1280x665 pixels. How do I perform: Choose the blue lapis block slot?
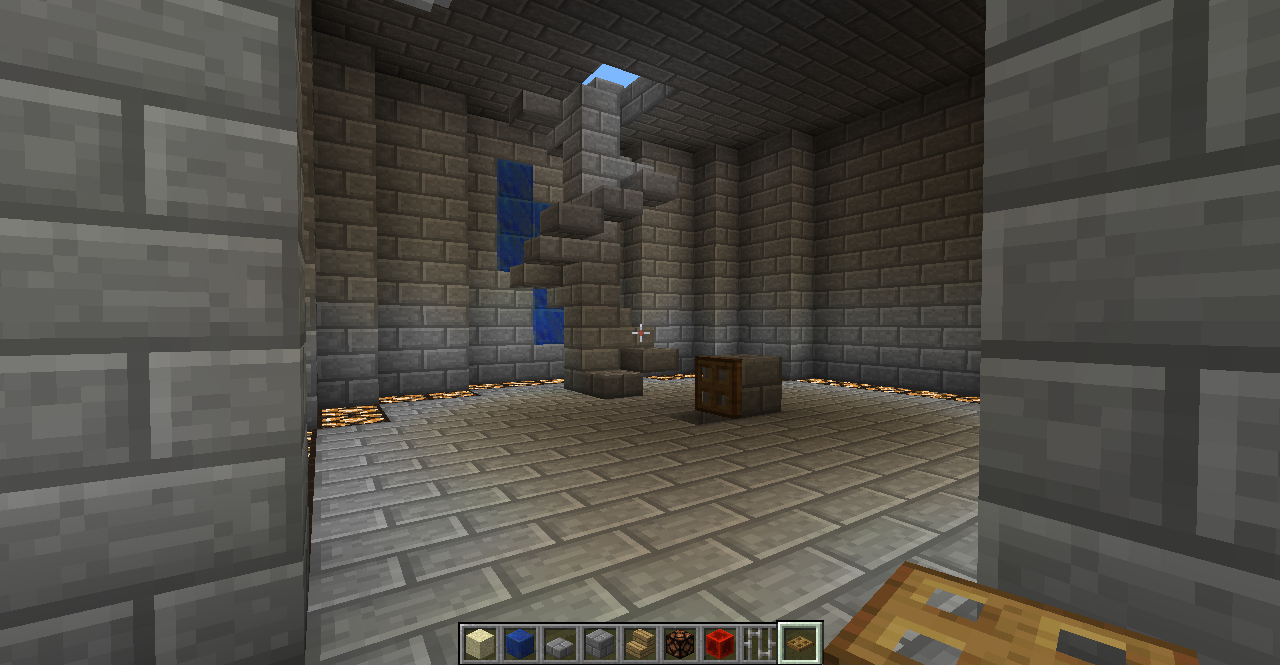[x=520, y=643]
